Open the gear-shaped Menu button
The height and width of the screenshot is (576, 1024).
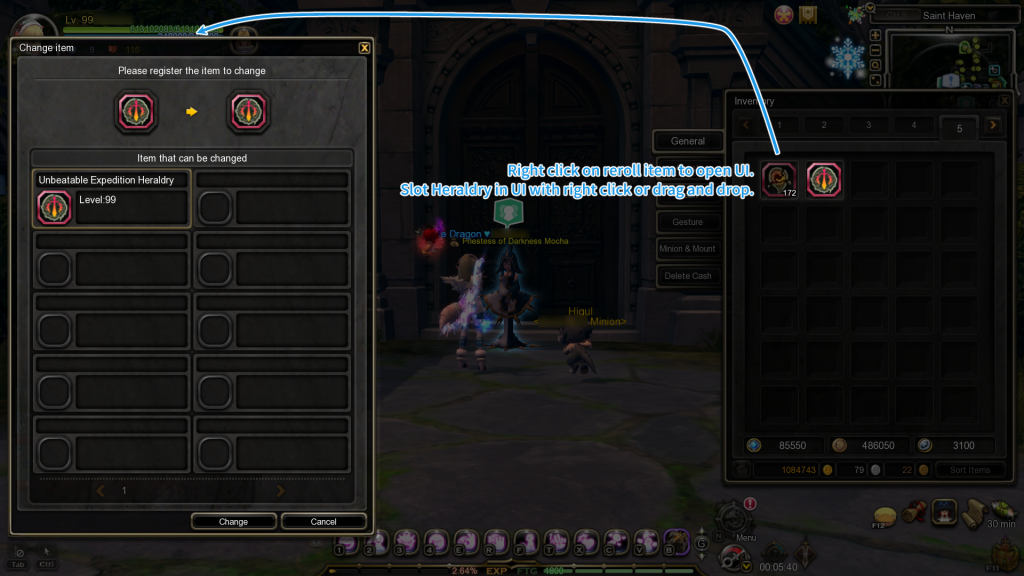(x=737, y=519)
